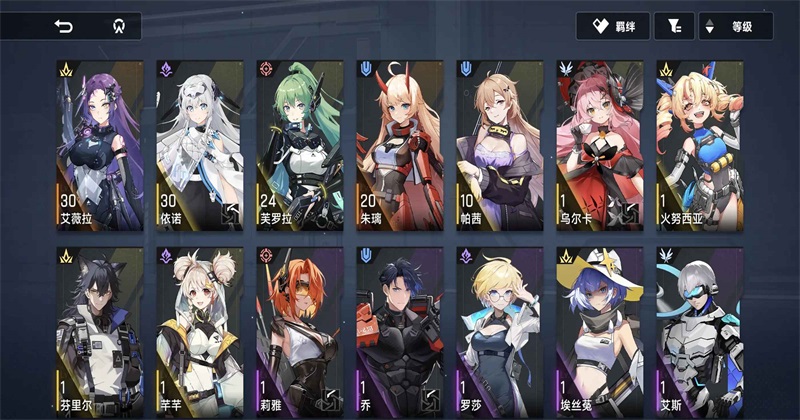Viewport: 800px width, 420px height.
Task: Go back using the return arrow
Action: [x=64, y=27]
